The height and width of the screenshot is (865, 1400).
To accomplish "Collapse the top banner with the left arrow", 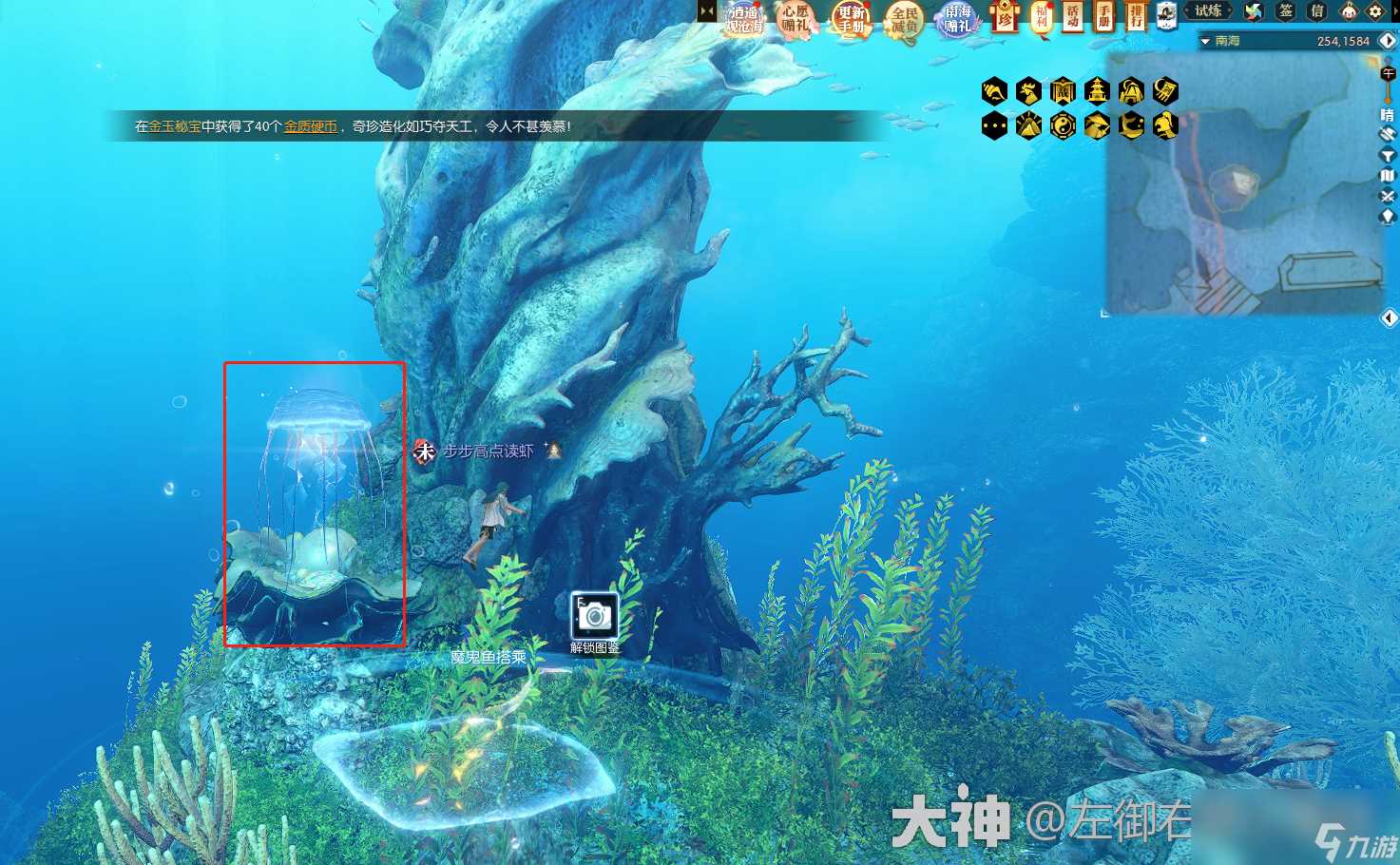I will click(706, 10).
